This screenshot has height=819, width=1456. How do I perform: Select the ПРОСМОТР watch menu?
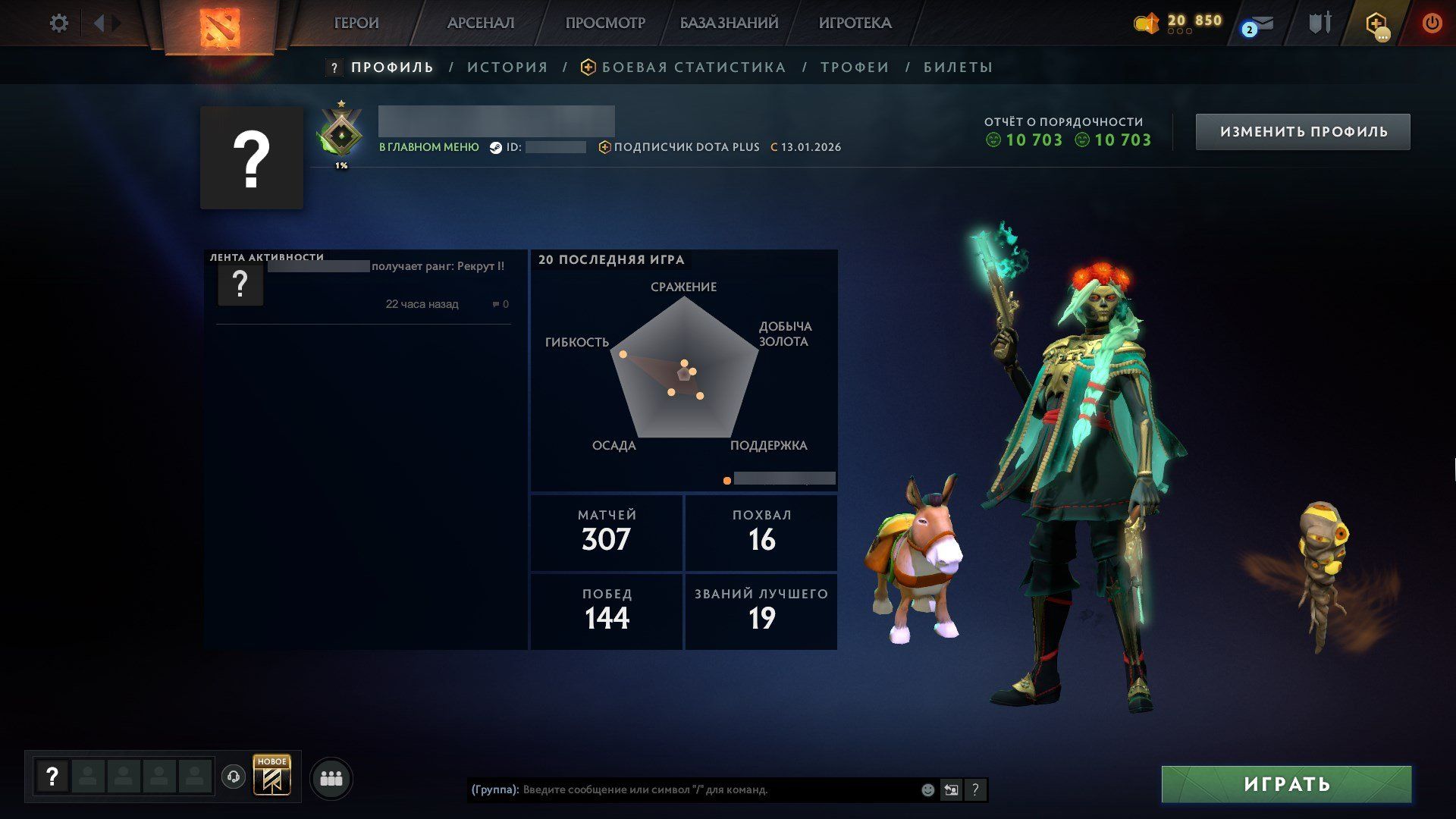(x=604, y=23)
